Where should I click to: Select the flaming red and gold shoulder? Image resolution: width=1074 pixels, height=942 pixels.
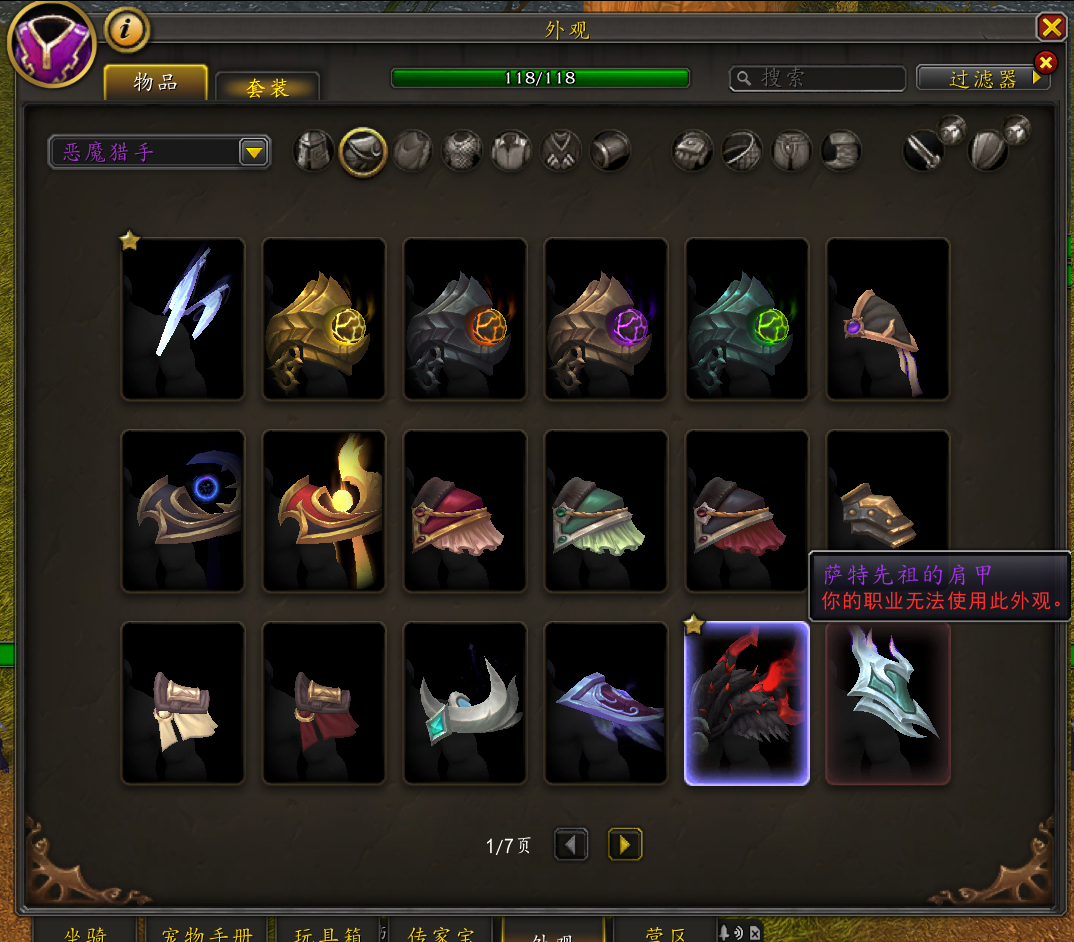tap(324, 511)
